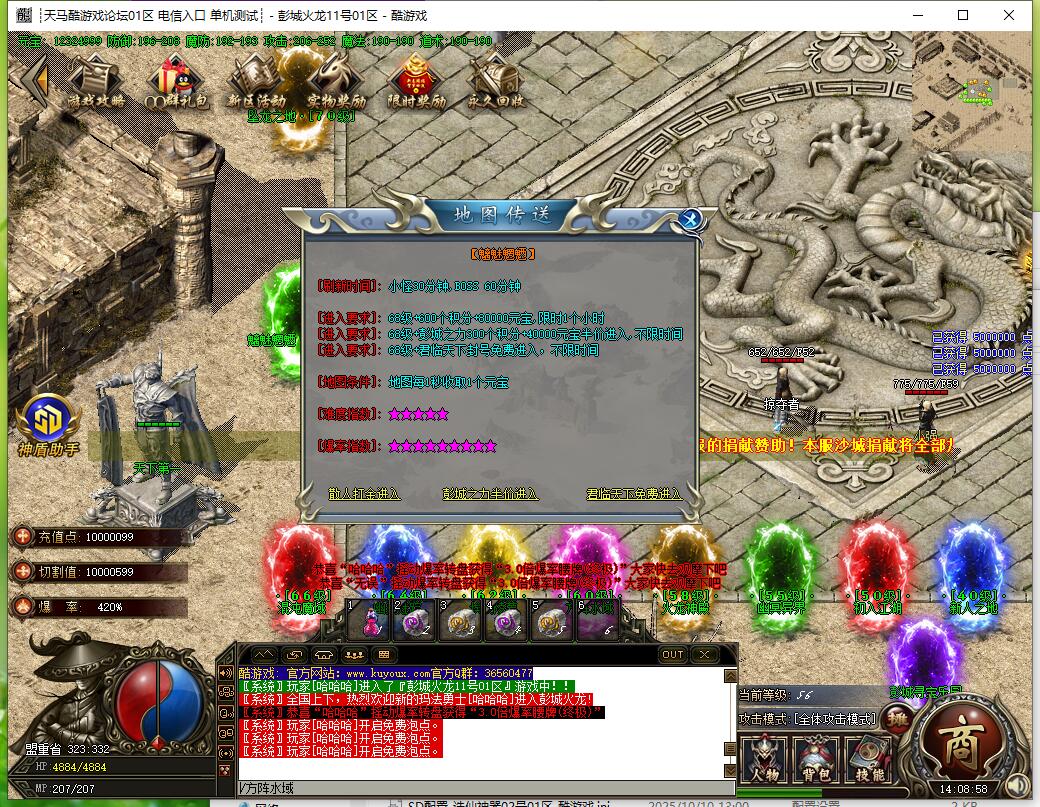1040x807 pixels.
Task: Open the 神盾助手 assistant button
Action: pos(46,425)
